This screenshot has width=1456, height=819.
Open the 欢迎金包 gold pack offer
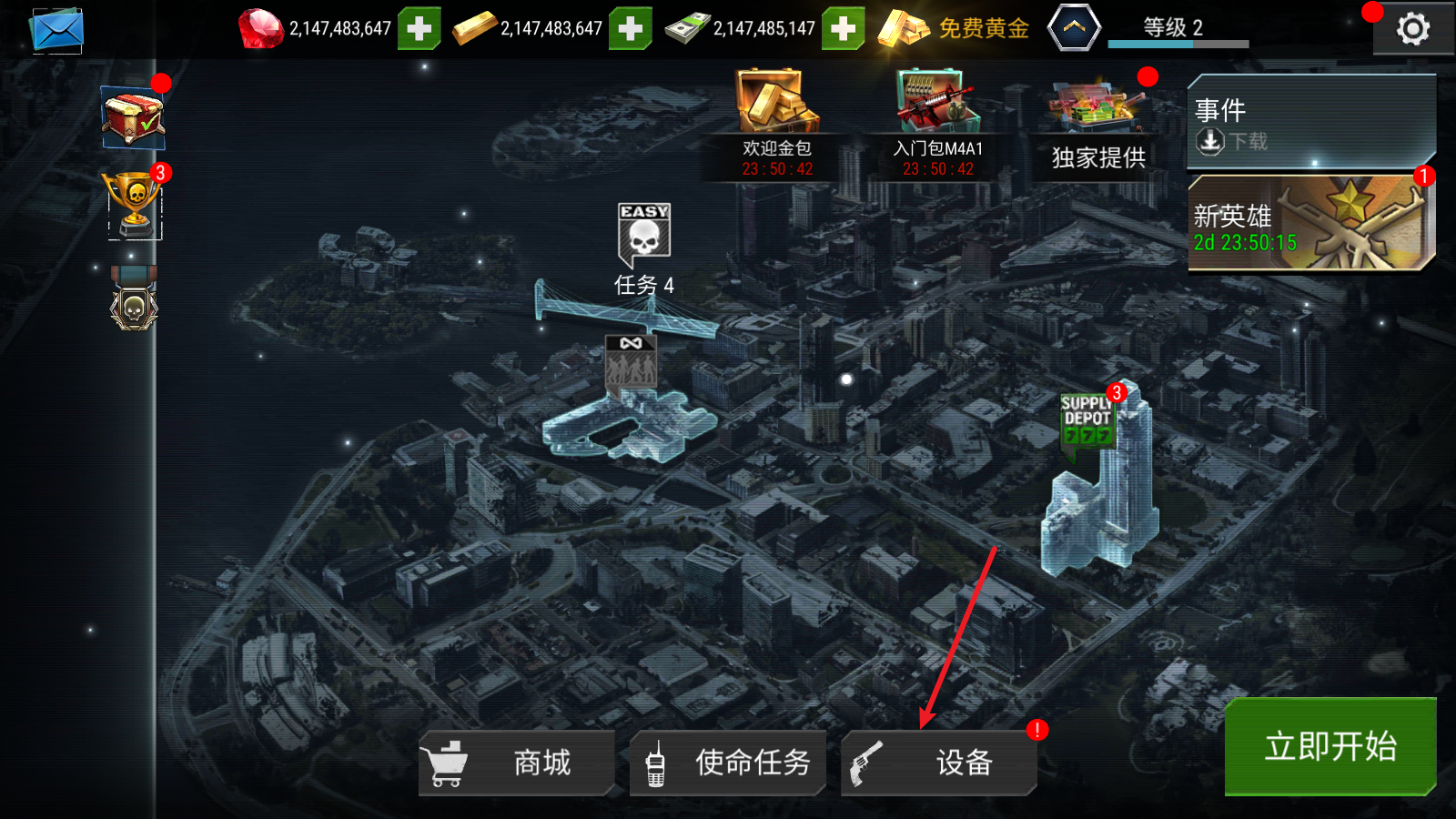(777, 125)
